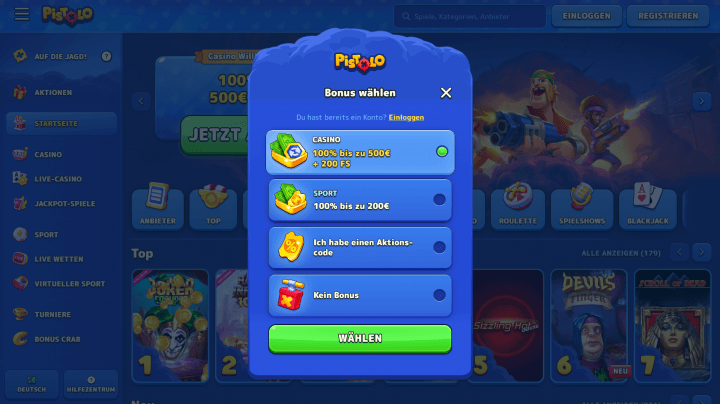This screenshot has height=404, width=720.
Task: Open Aktionen in the sidebar
Action: (53, 93)
